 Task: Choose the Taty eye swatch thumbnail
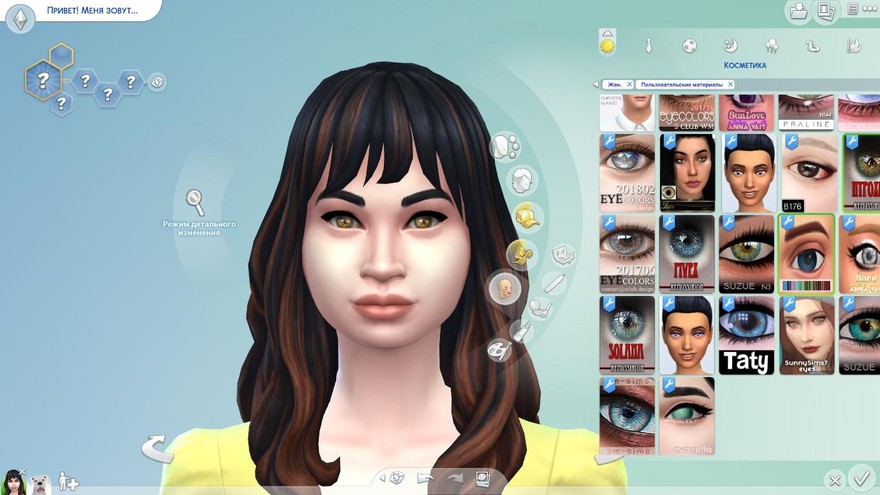pyautogui.click(x=746, y=335)
